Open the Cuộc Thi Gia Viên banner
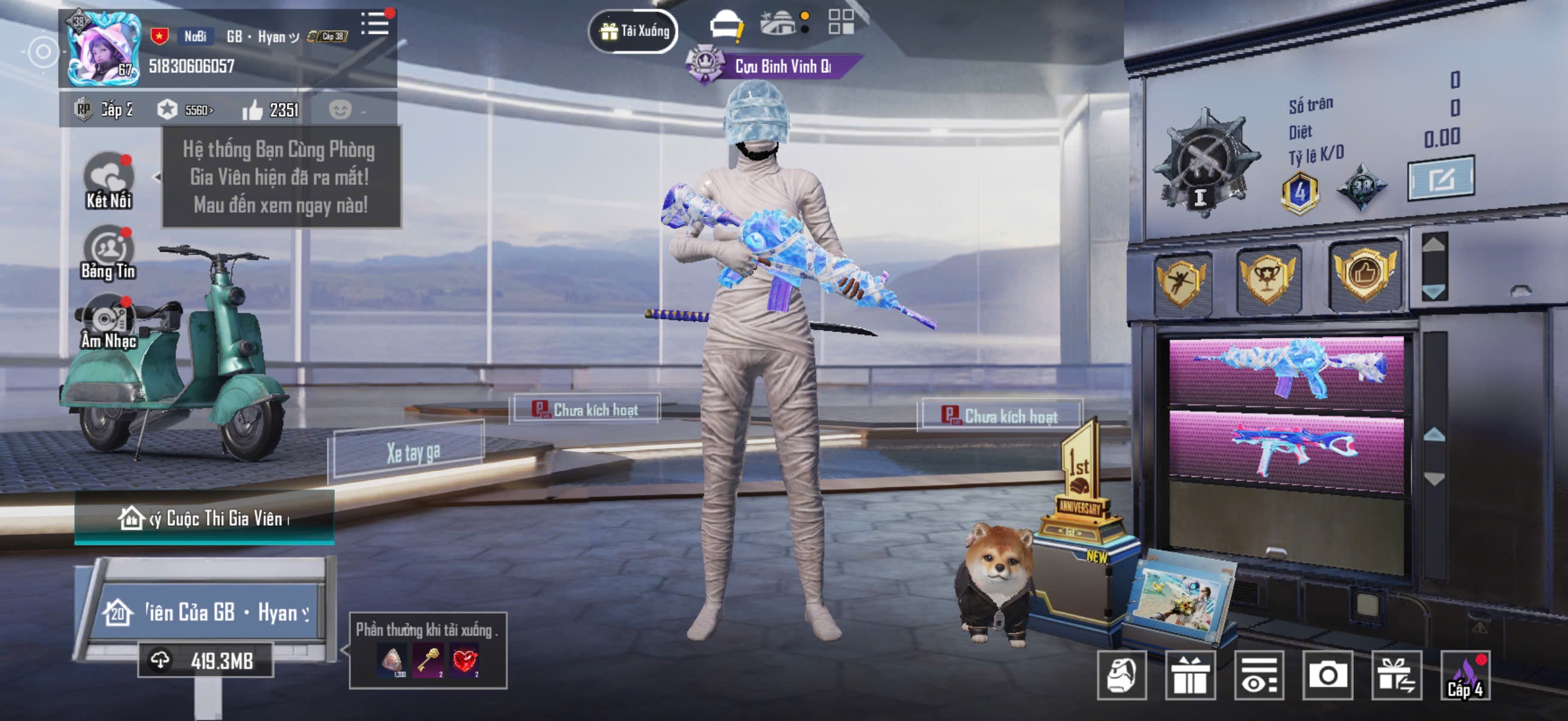This screenshot has height=721, width=1568. click(x=205, y=518)
